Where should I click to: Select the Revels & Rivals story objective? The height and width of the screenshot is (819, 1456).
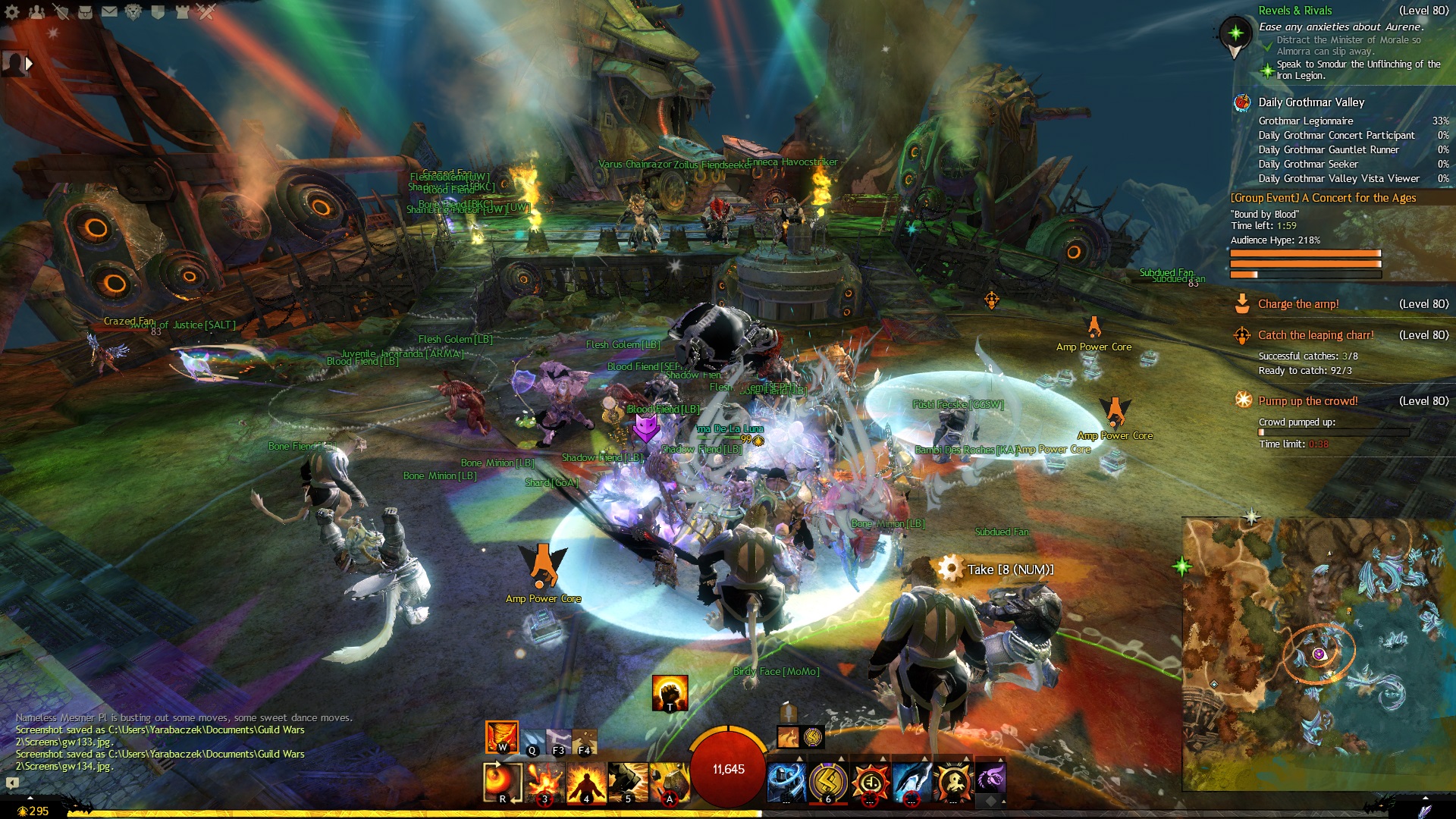point(1294,11)
